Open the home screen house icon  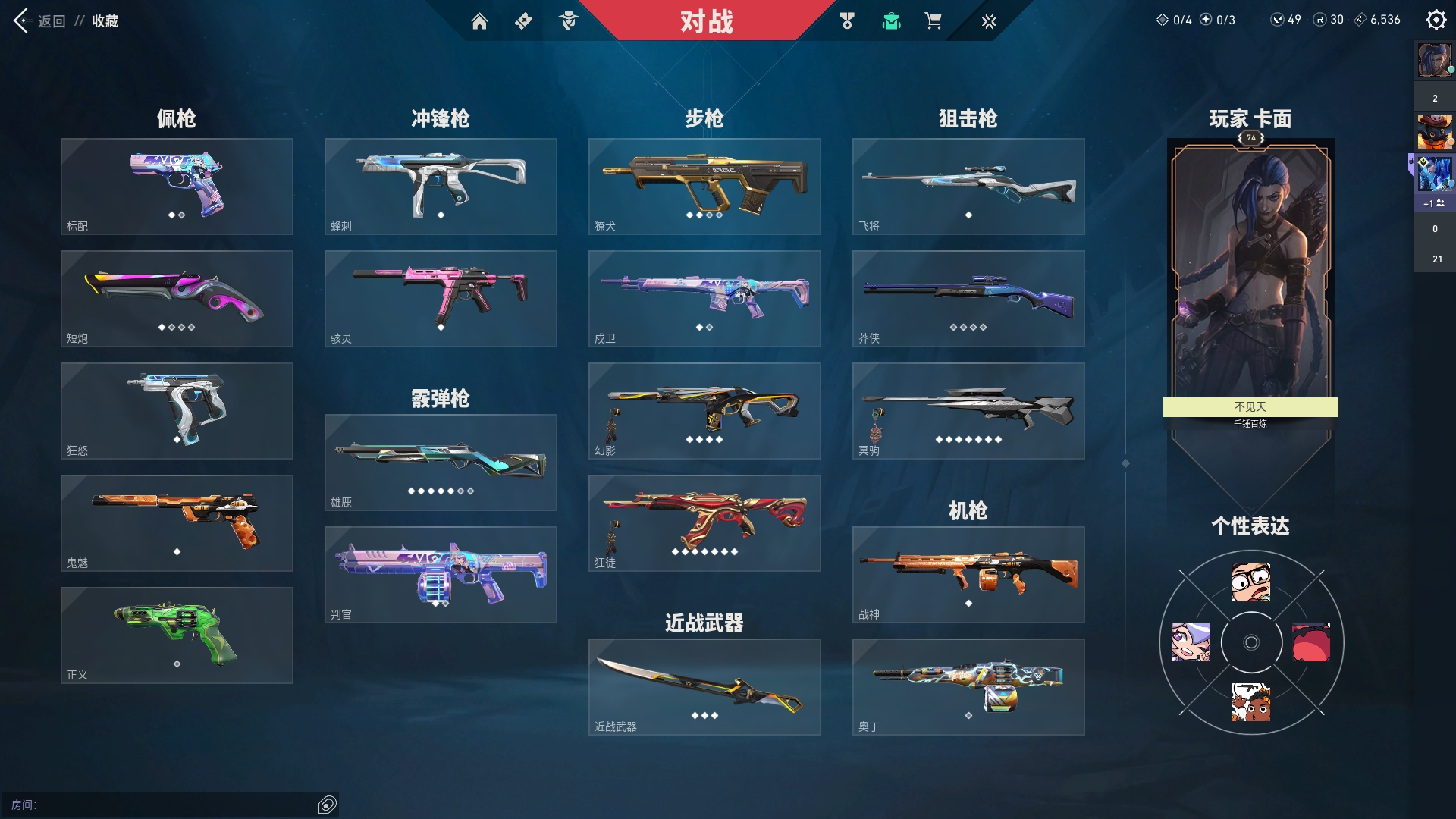click(480, 21)
